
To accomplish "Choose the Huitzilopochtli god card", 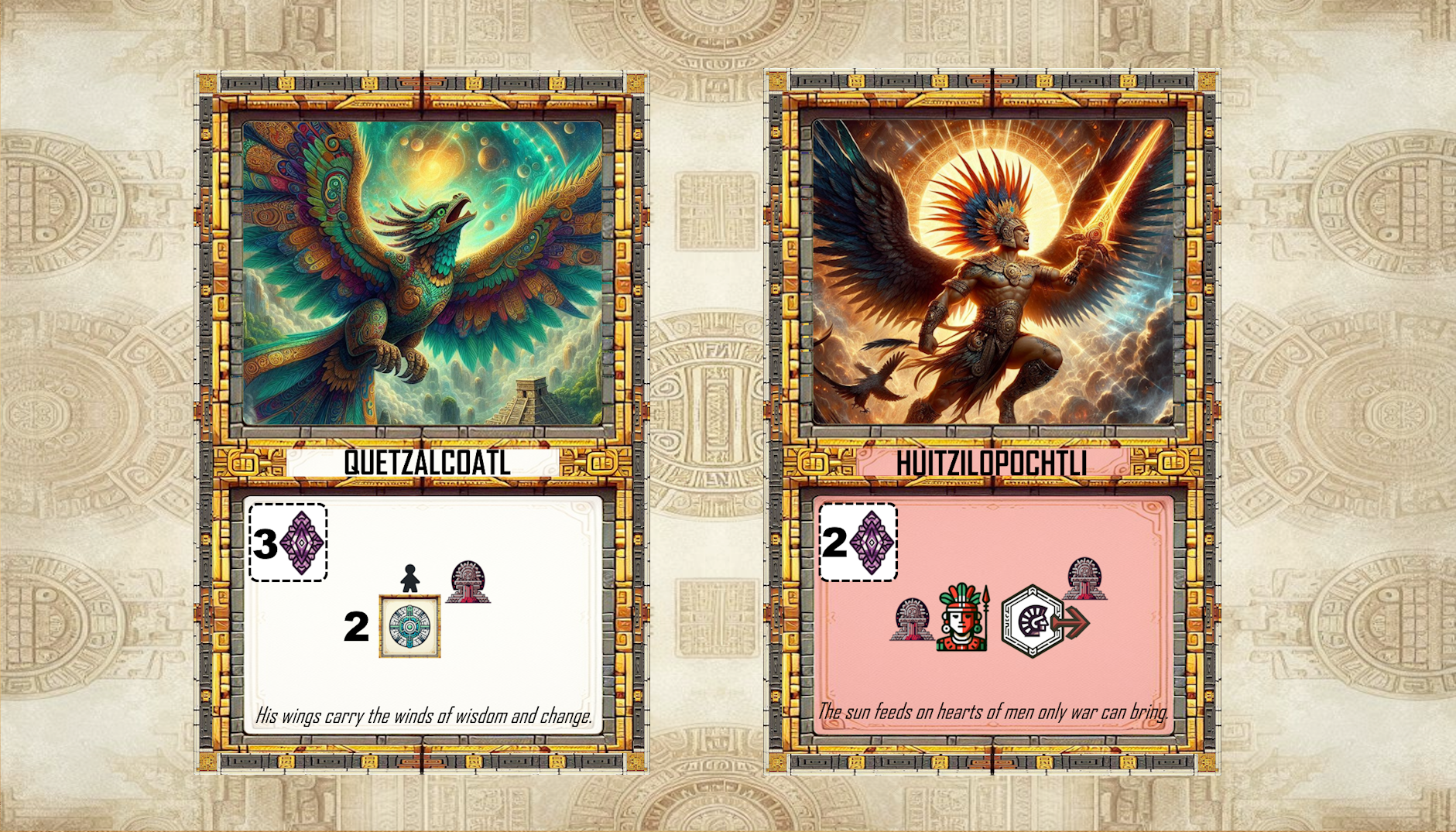I will [x=992, y=422].
